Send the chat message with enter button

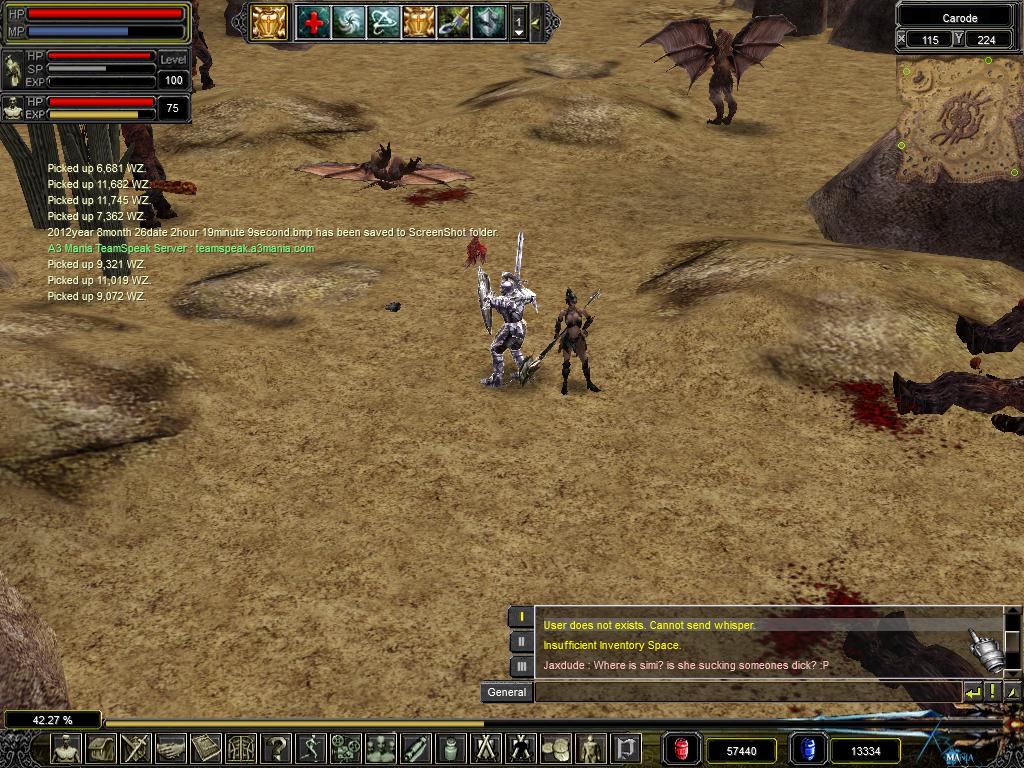pos(972,692)
